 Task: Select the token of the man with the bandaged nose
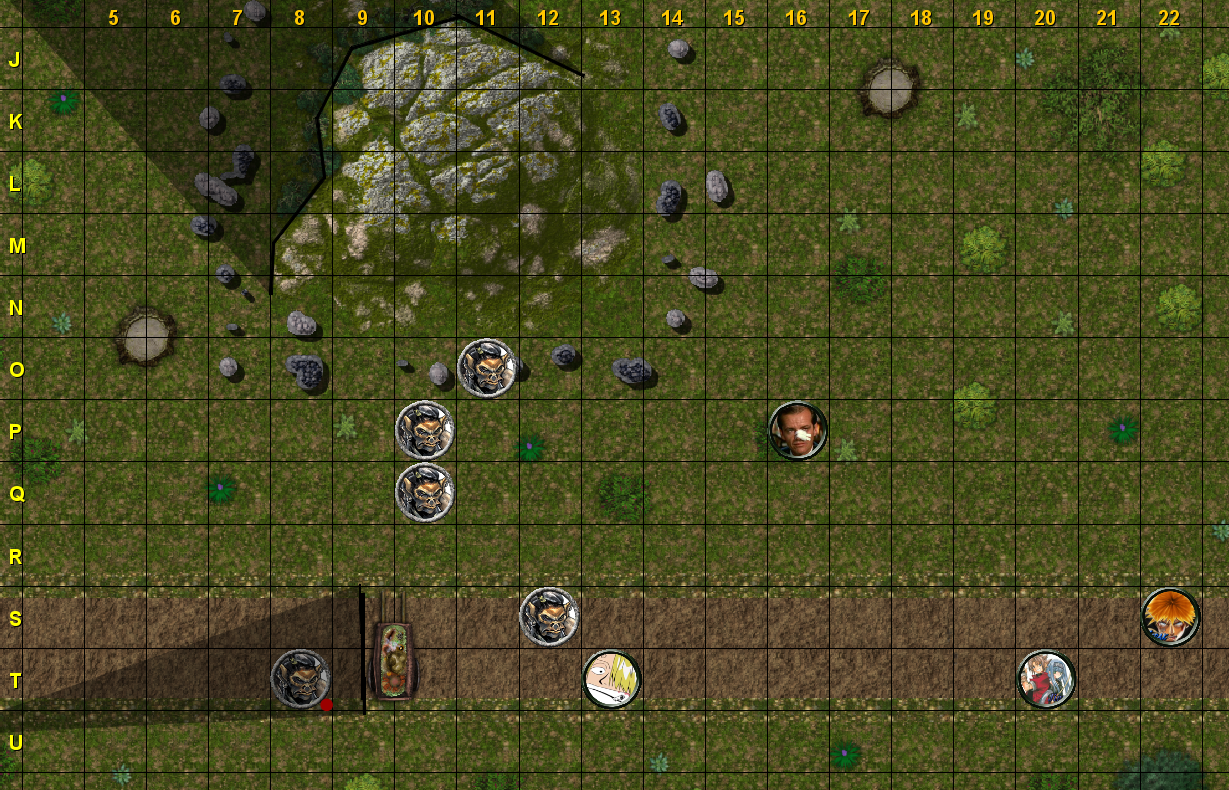point(798,431)
